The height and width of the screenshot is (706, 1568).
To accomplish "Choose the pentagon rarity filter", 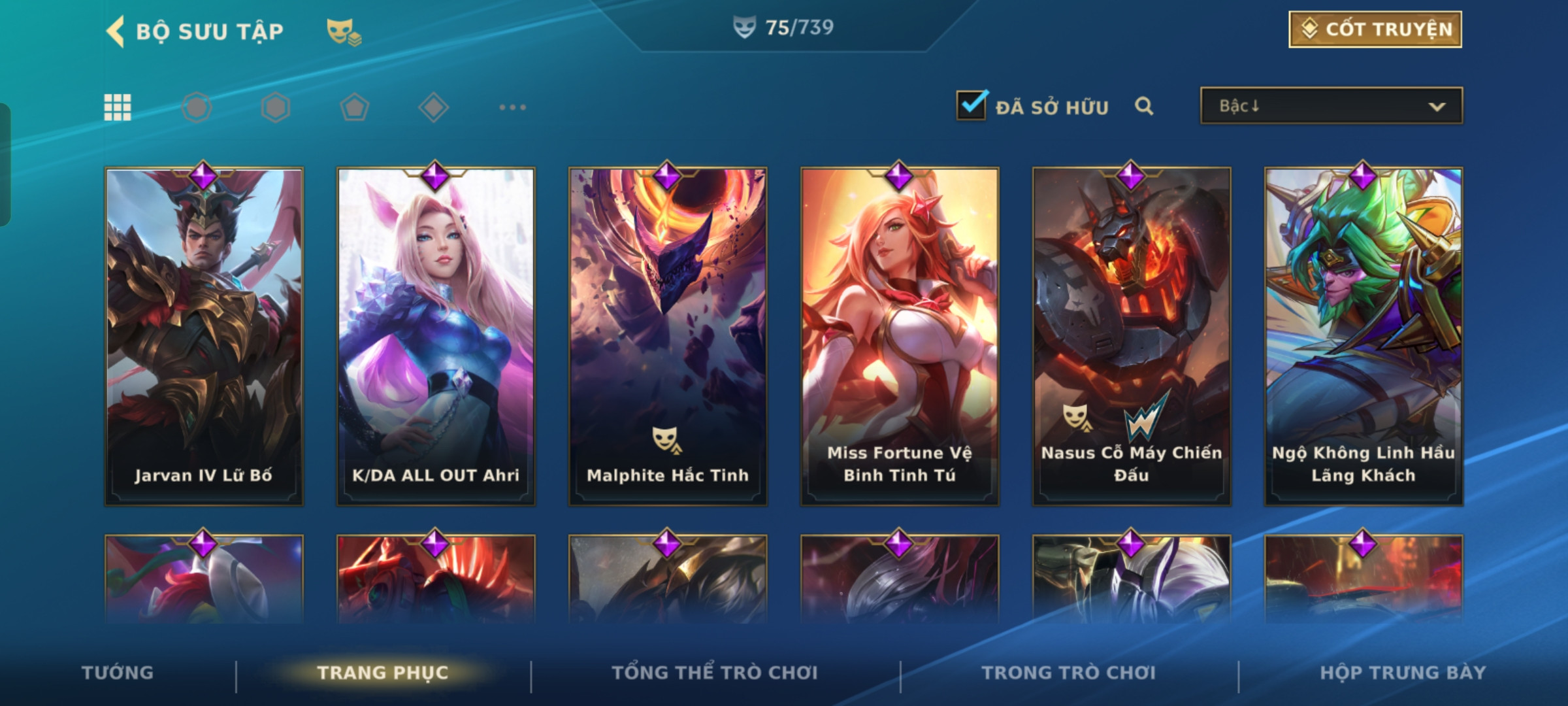I will click(x=354, y=107).
